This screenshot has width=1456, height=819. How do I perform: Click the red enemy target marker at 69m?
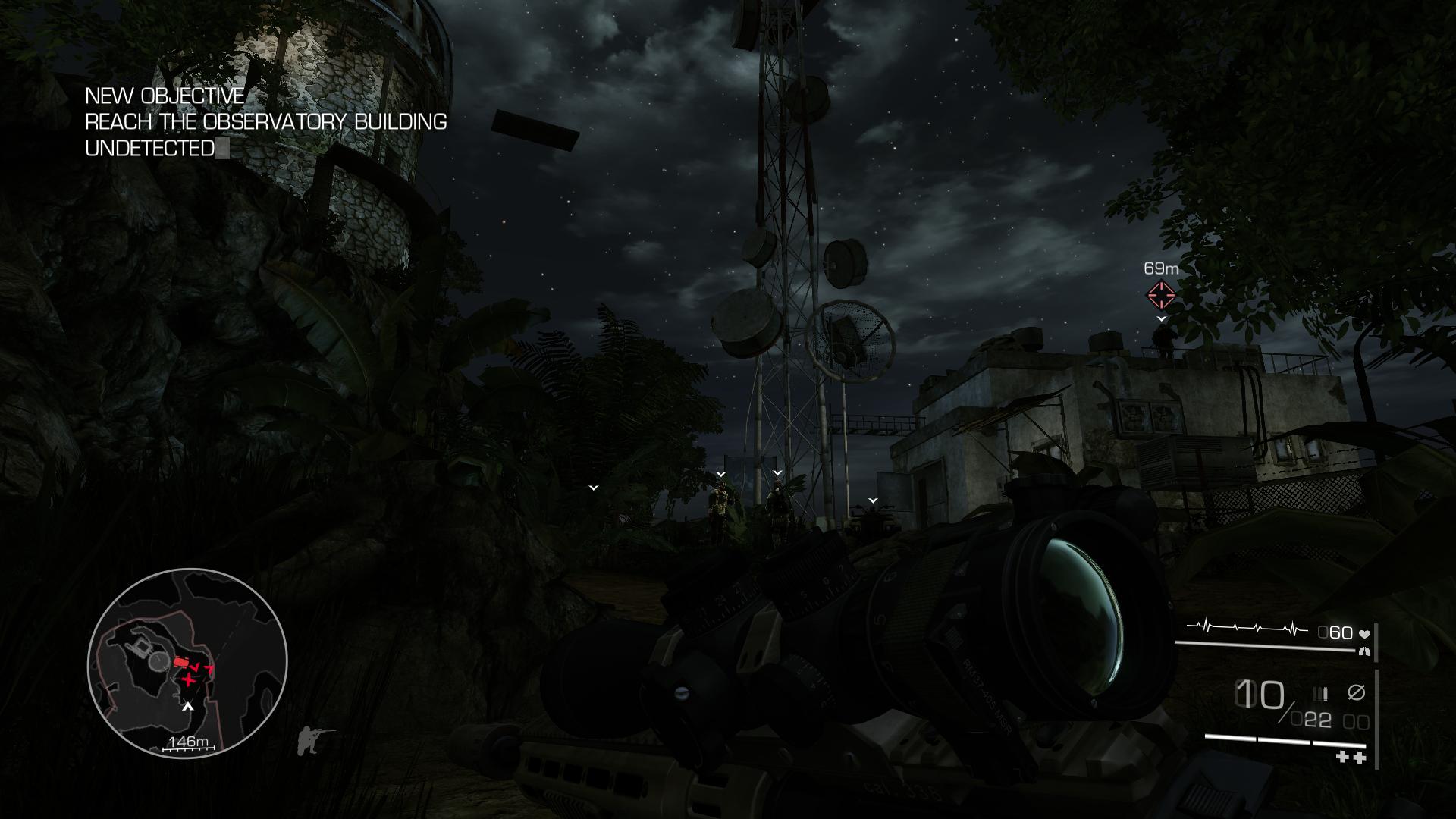pyautogui.click(x=1160, y=295)
